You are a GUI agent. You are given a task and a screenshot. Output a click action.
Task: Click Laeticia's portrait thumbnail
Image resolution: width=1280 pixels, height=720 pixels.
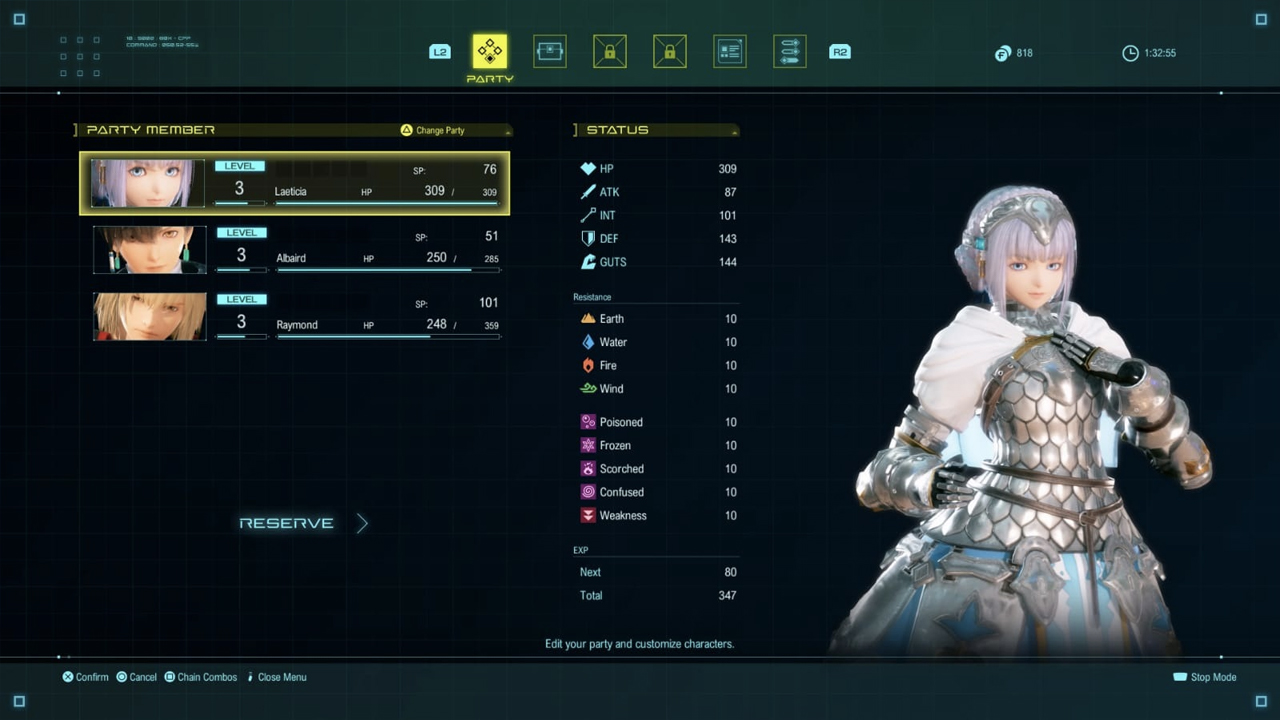[148, 183]
